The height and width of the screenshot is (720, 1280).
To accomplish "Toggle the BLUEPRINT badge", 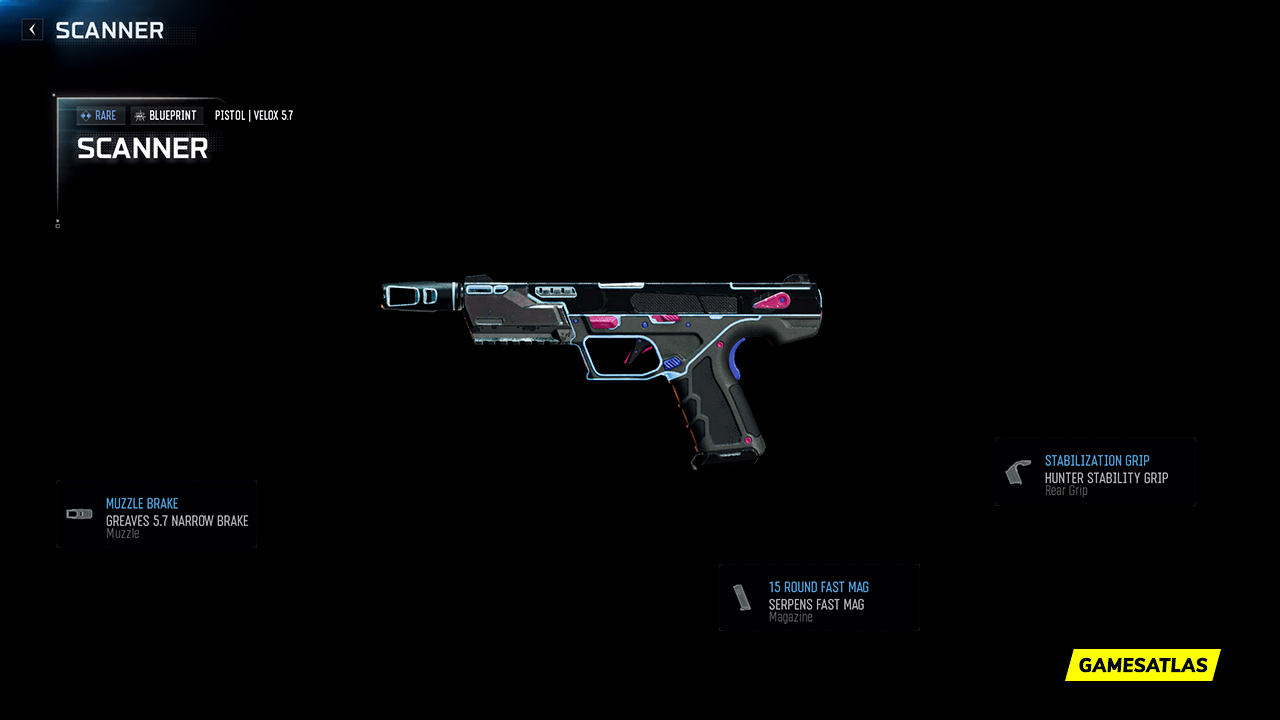I will (x=167, y=115).
